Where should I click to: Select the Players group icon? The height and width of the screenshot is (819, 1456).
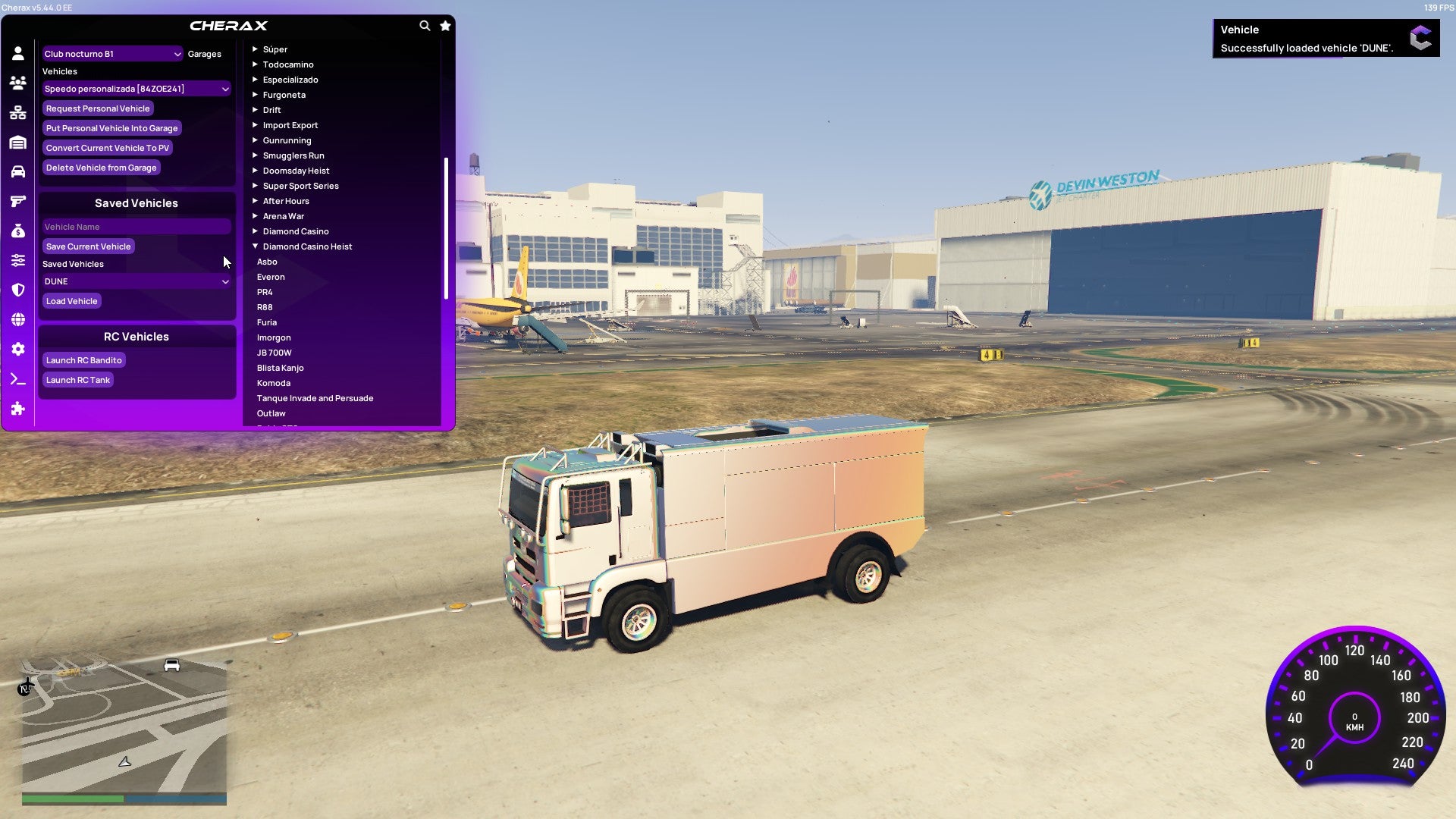click(x=17, y=83)
